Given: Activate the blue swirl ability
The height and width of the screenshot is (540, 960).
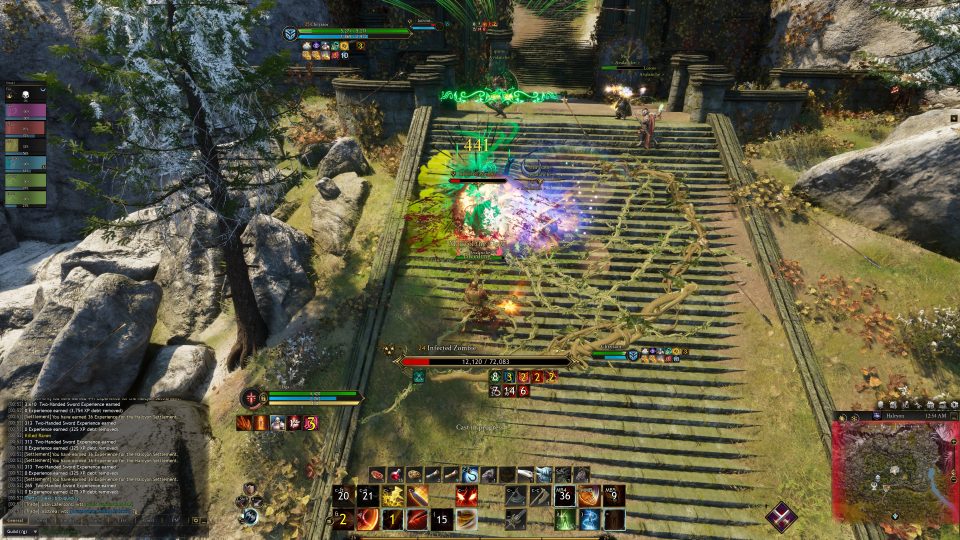Looking at the screenshot, I should pyautogui.click(x=590, y=520).
